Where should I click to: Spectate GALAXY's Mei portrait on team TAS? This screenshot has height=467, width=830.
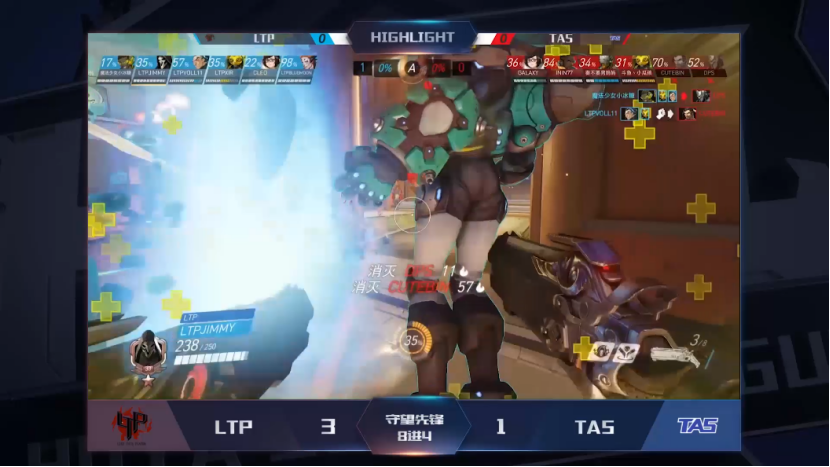[531, 63]
